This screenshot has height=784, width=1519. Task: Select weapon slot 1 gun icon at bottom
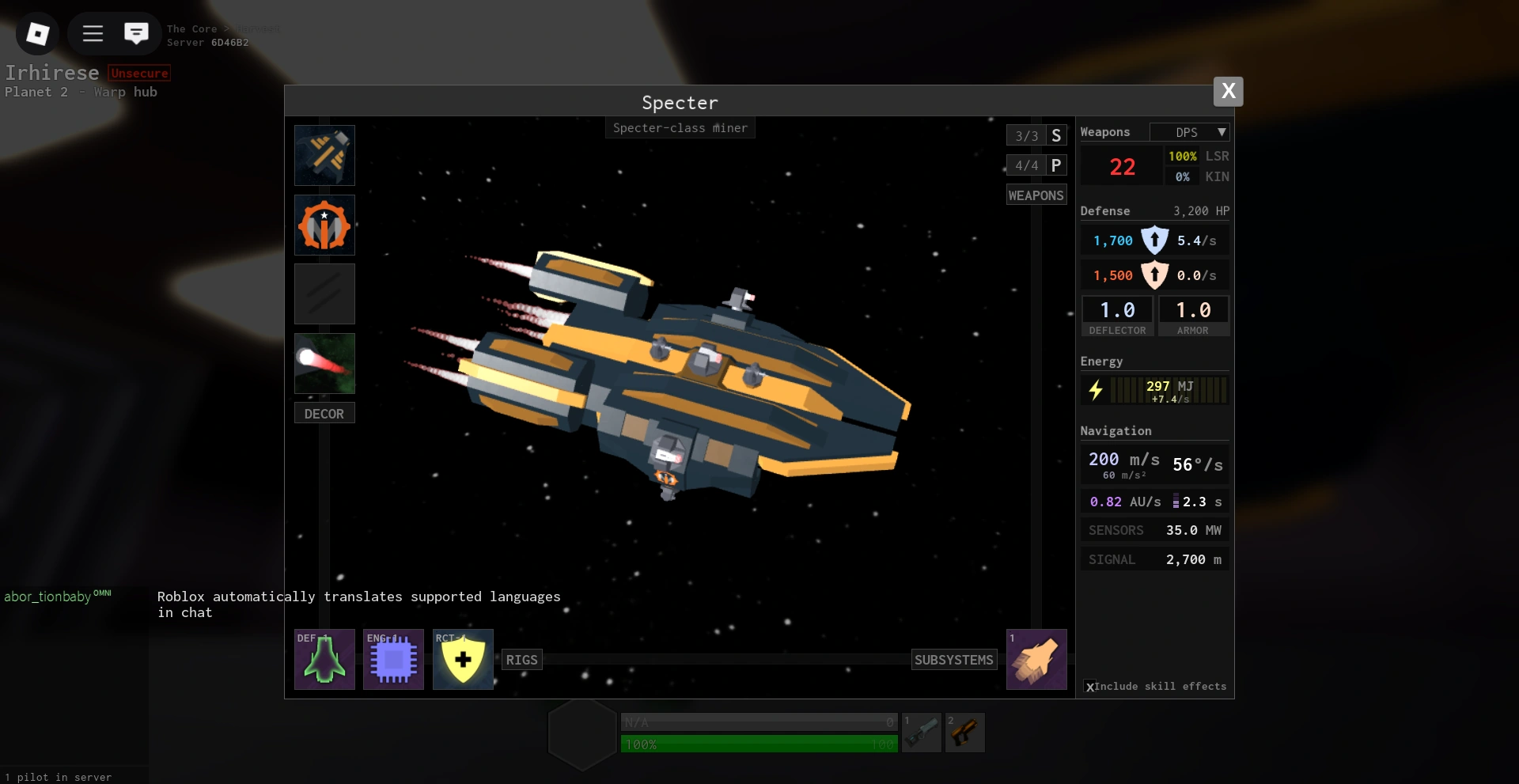click(x=922, y=733)
